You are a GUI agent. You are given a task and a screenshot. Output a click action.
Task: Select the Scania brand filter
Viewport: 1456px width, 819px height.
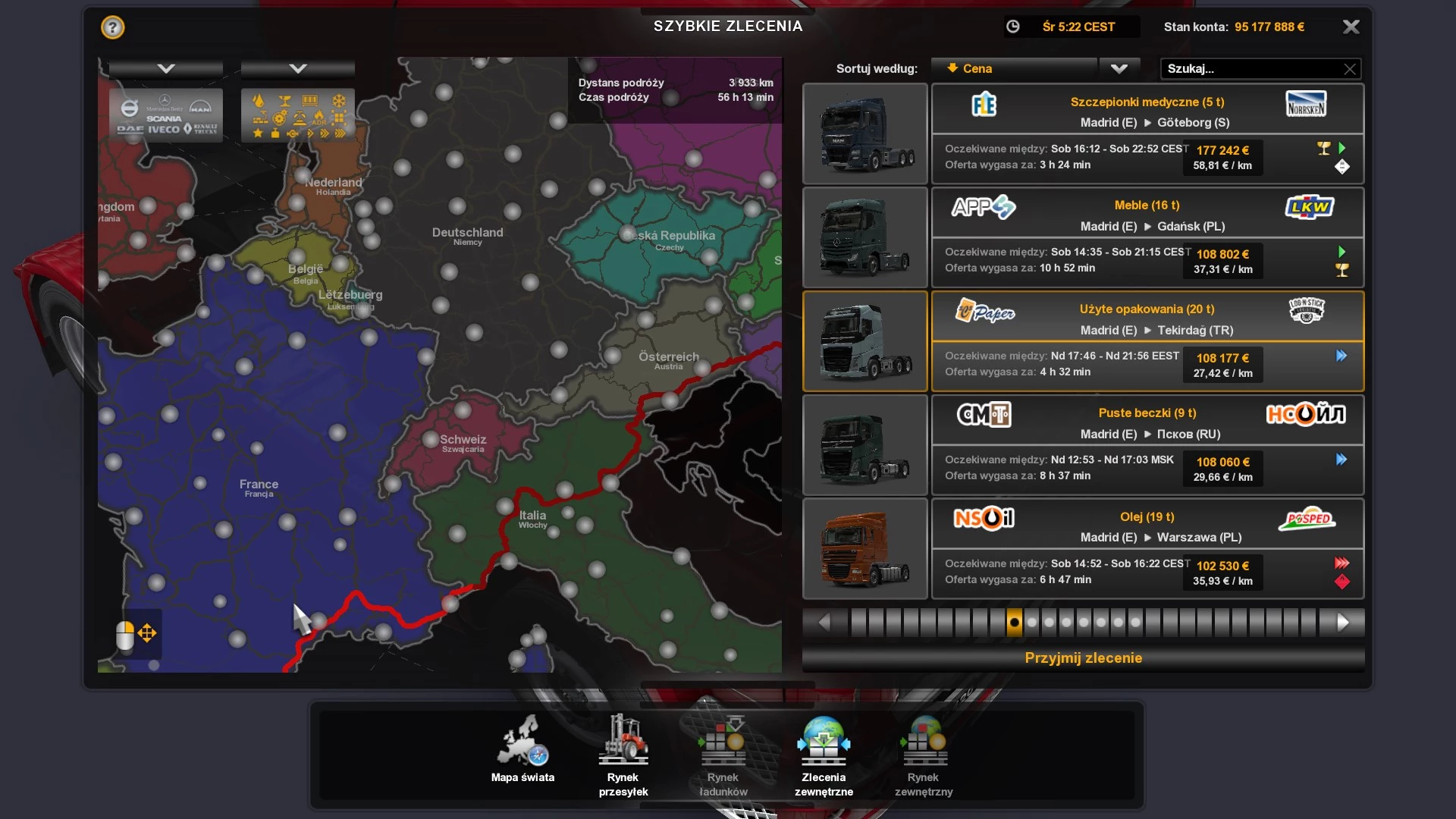coord(164,118)
